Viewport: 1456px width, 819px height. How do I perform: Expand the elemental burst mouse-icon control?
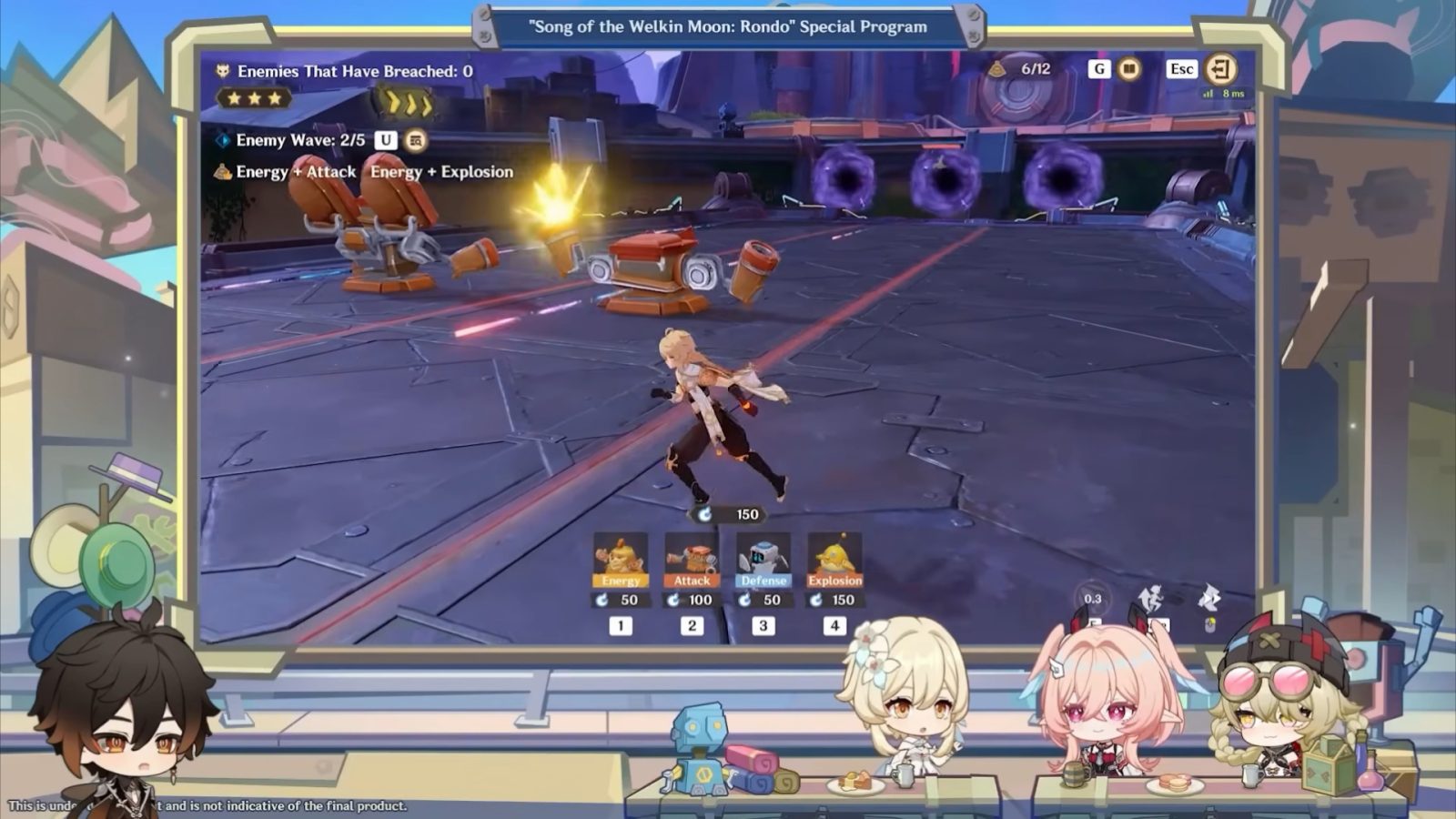pos(1209,623)
